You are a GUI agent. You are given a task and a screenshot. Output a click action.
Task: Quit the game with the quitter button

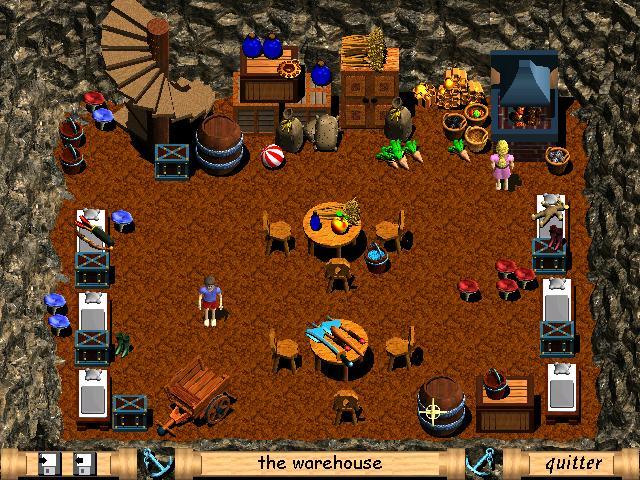573,463
